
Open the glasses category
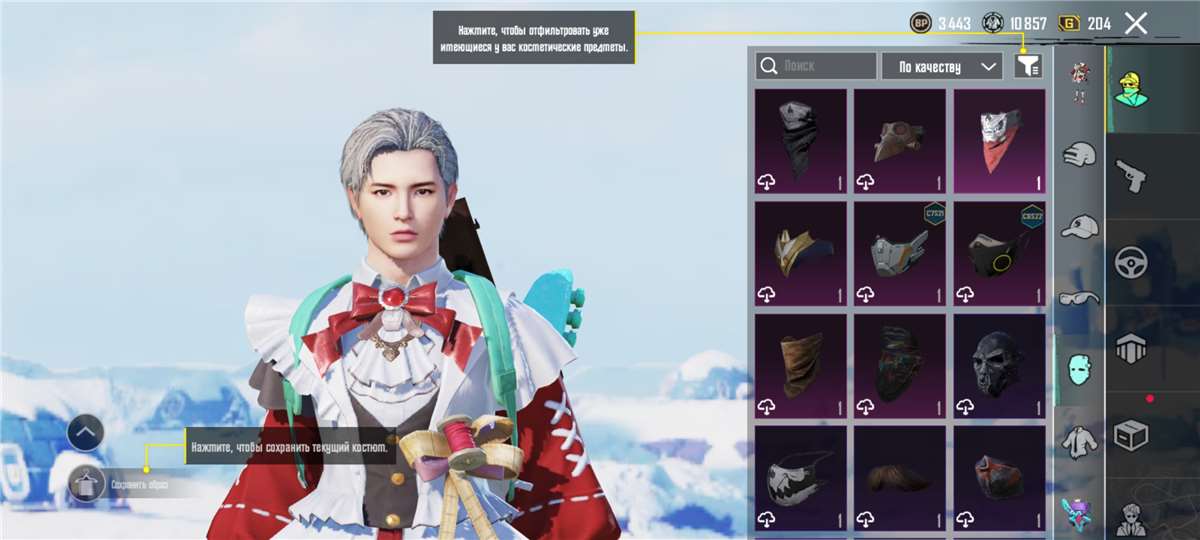[1079, 297]
